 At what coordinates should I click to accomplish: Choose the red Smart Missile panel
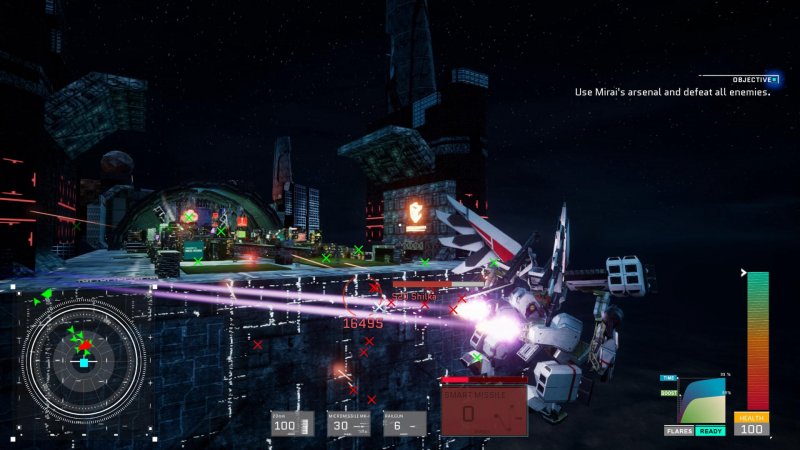pyautogui.click(x=485, y=411)
